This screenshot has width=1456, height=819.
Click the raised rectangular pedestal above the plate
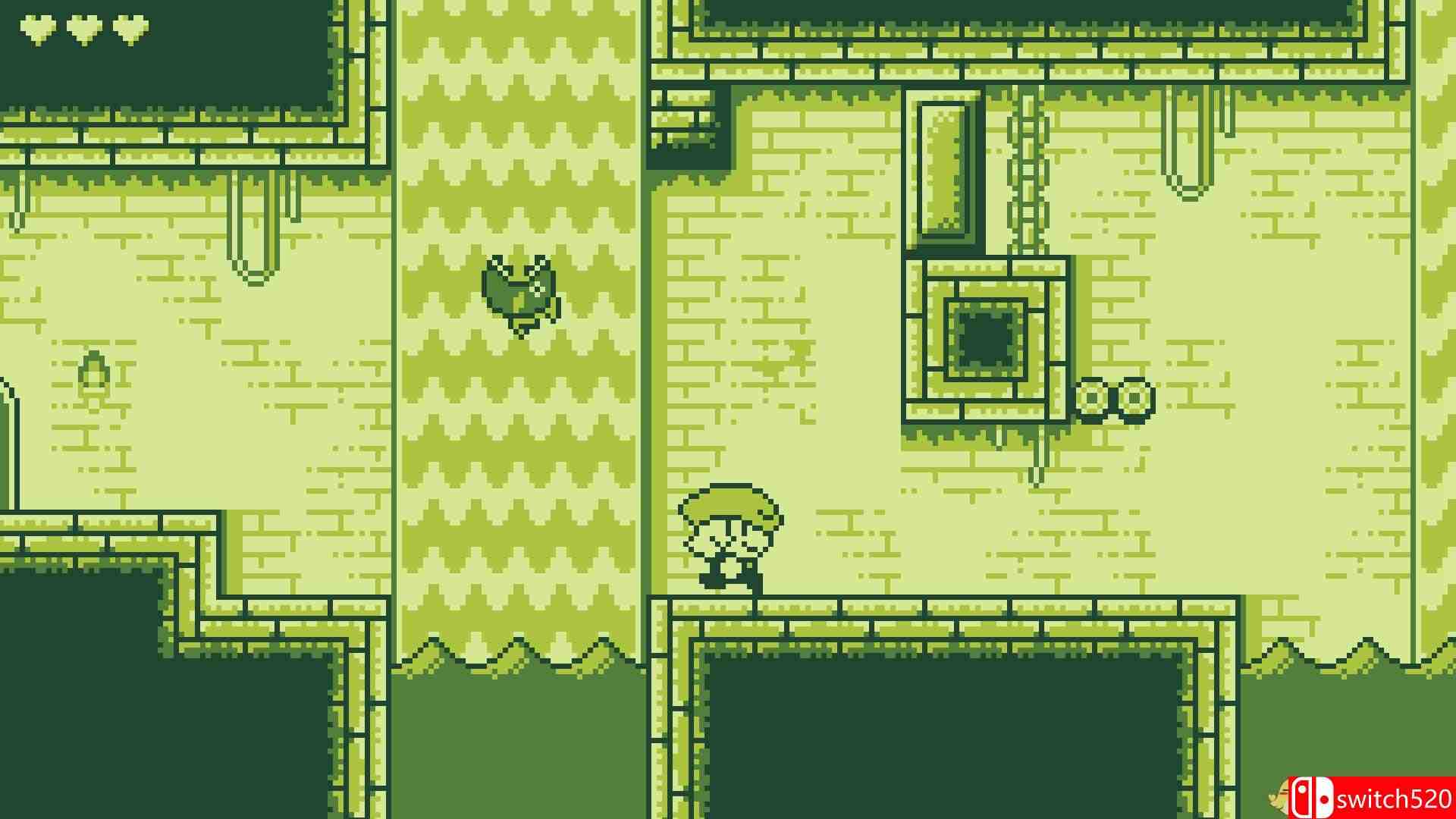pyautogui.click(x=943, y=171)
